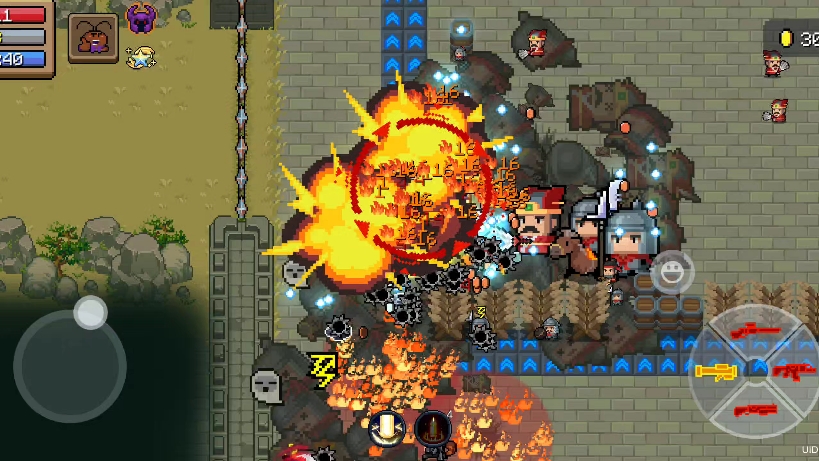Activate the dark sword skill icon
The image size is (819, 461).
coord(433,430)
